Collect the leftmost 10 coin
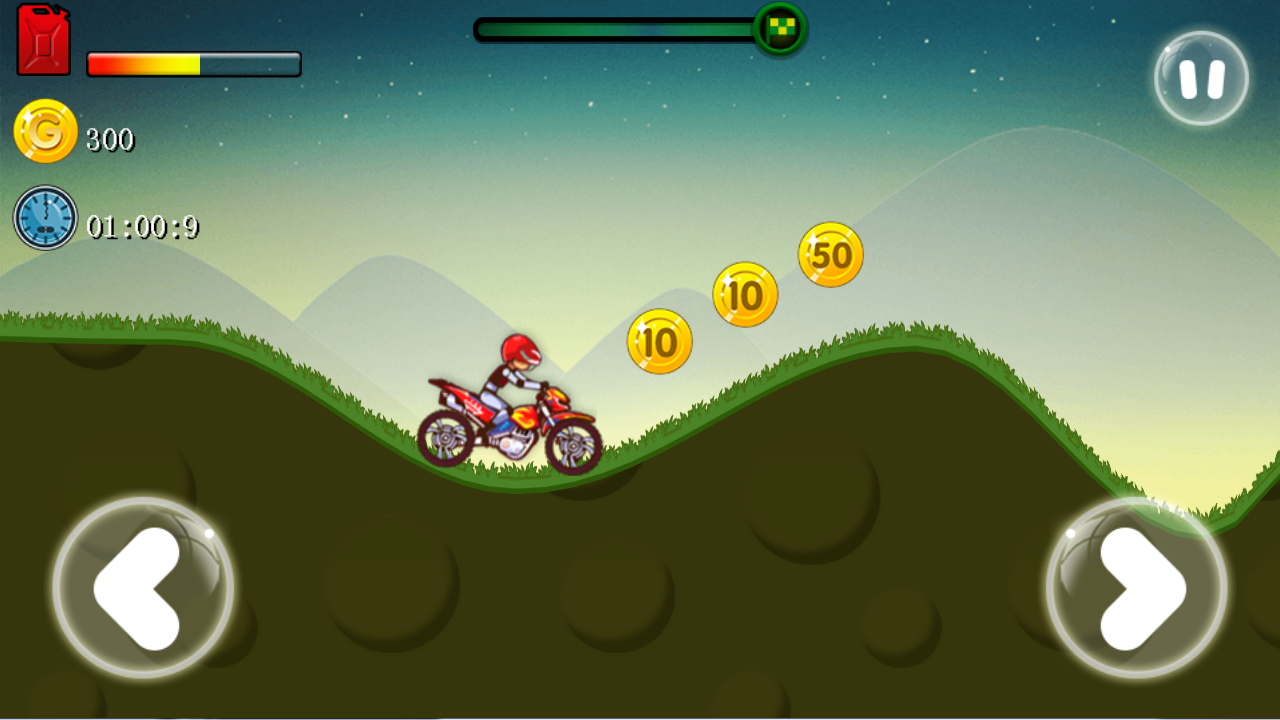The width and height of the screenshot is (1280, 720). (658, 340)
